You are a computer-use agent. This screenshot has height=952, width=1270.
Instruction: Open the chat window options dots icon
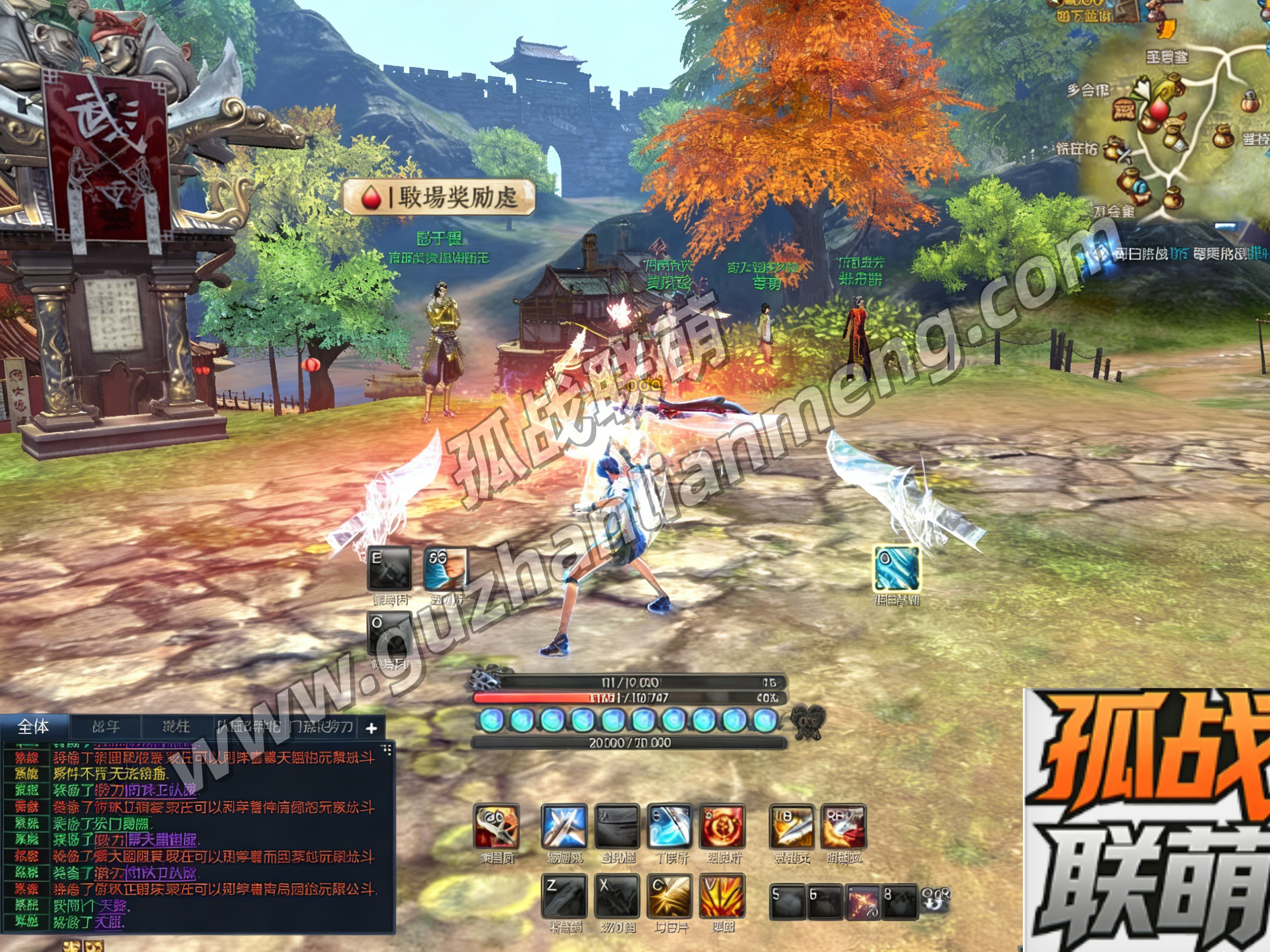(386, 750)
